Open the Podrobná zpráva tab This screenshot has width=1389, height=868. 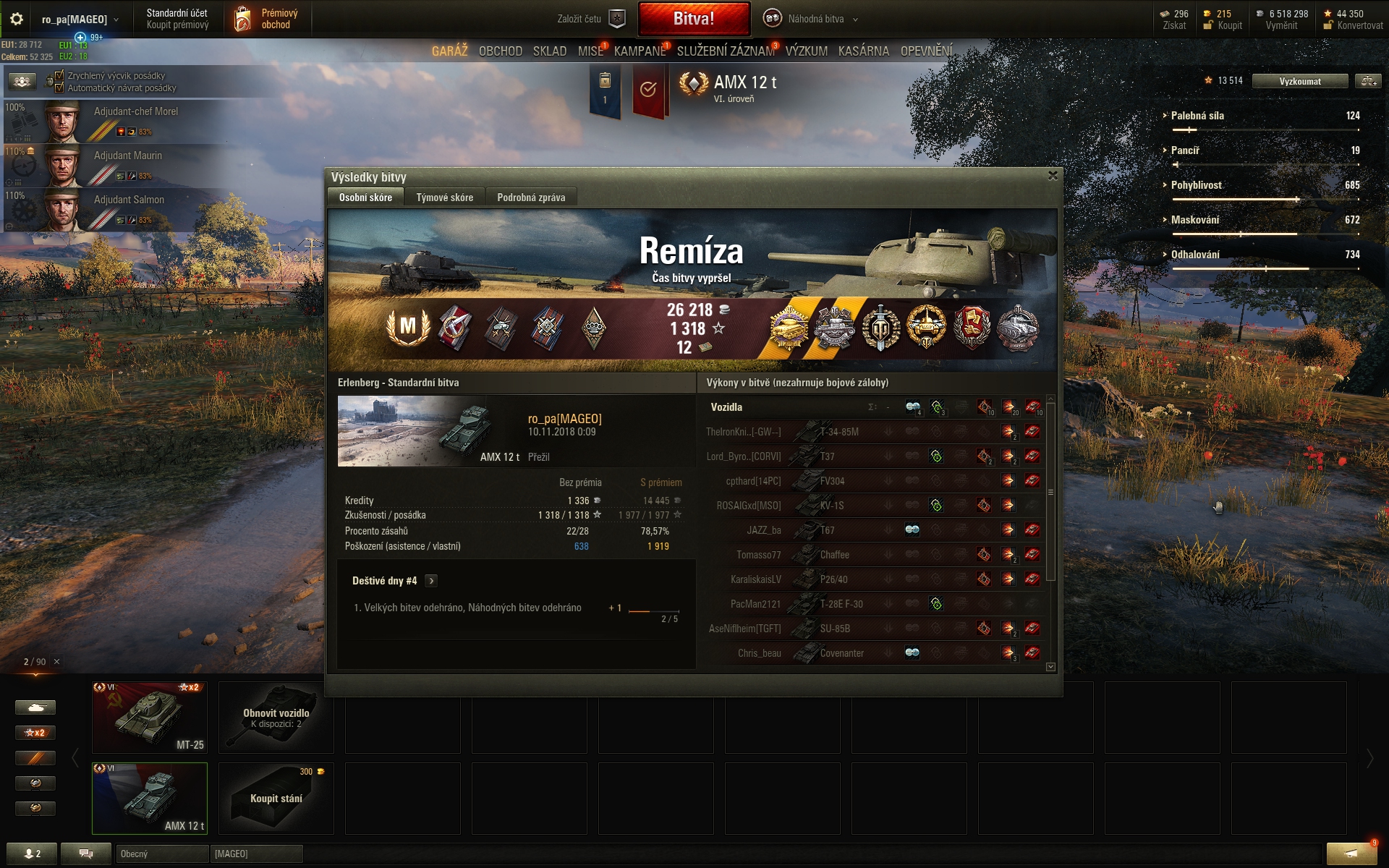(x=531, y=197)
